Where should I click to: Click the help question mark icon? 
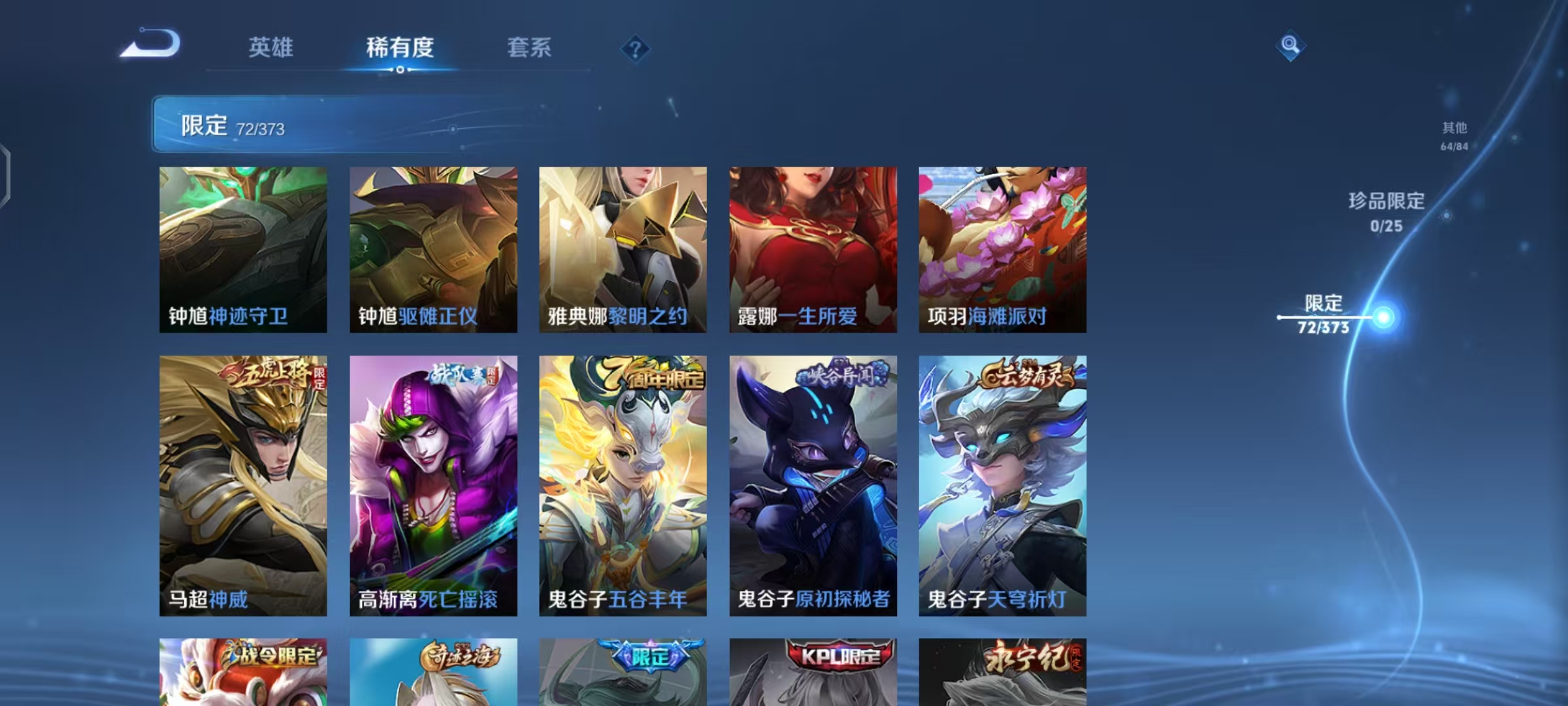click(634, 47)
